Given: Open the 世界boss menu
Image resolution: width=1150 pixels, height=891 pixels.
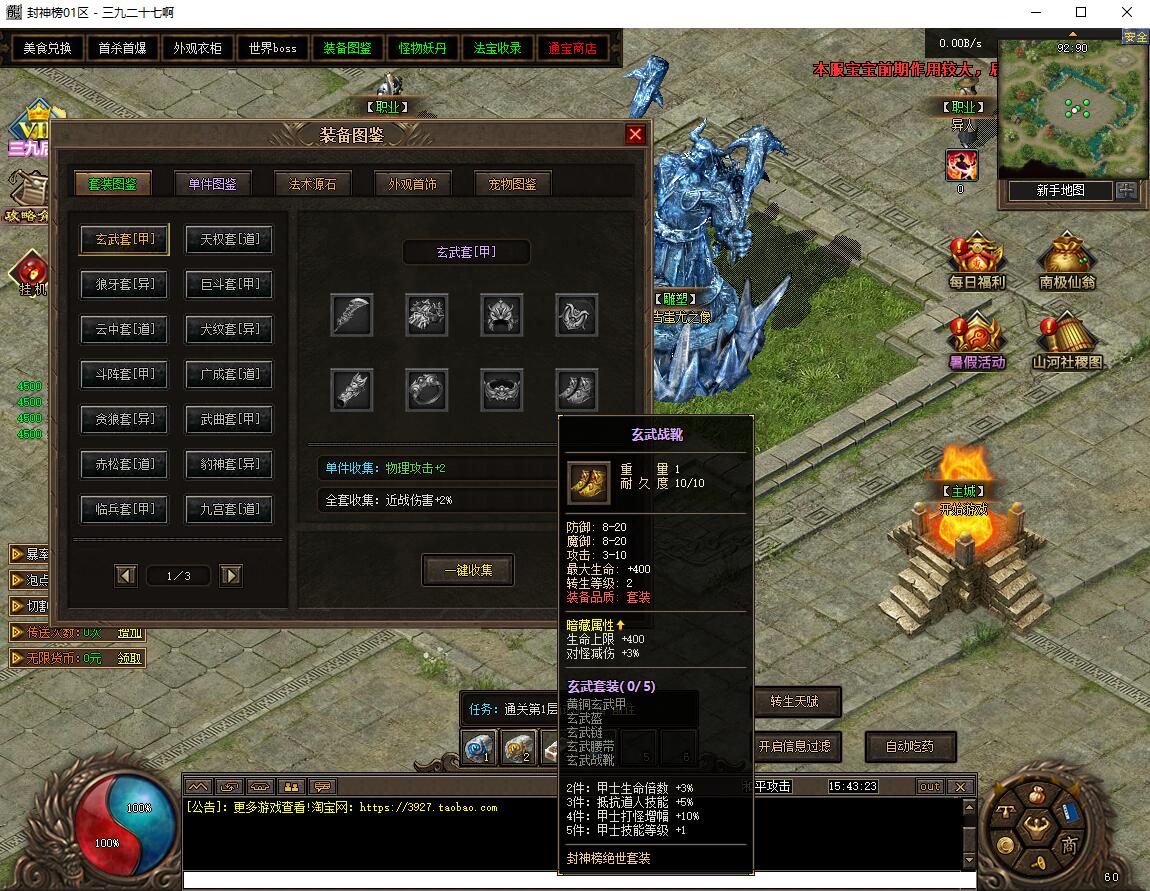Looking at the screenshot, I should coord(273,48).
